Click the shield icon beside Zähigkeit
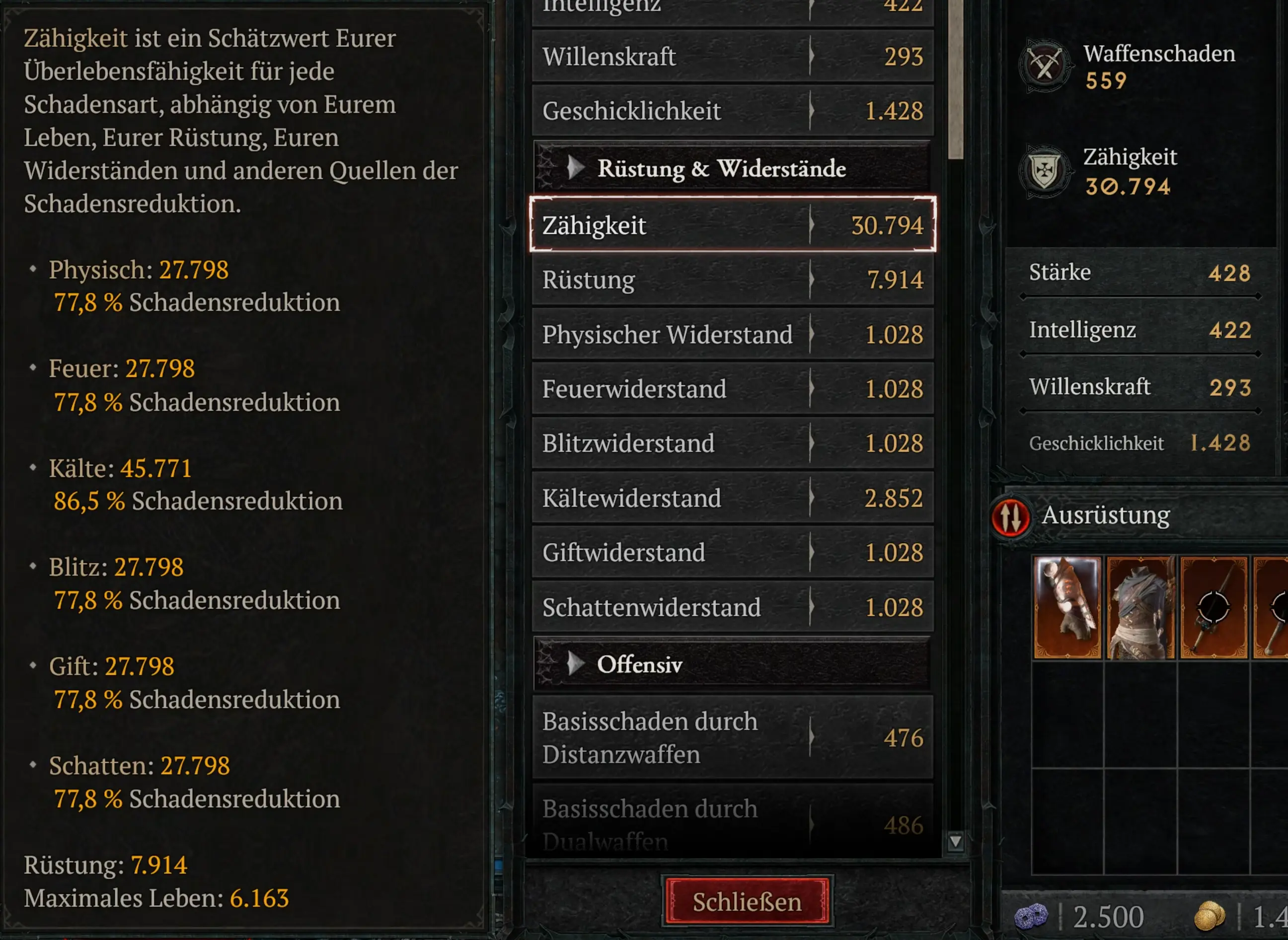 (x=1046, y=171)
